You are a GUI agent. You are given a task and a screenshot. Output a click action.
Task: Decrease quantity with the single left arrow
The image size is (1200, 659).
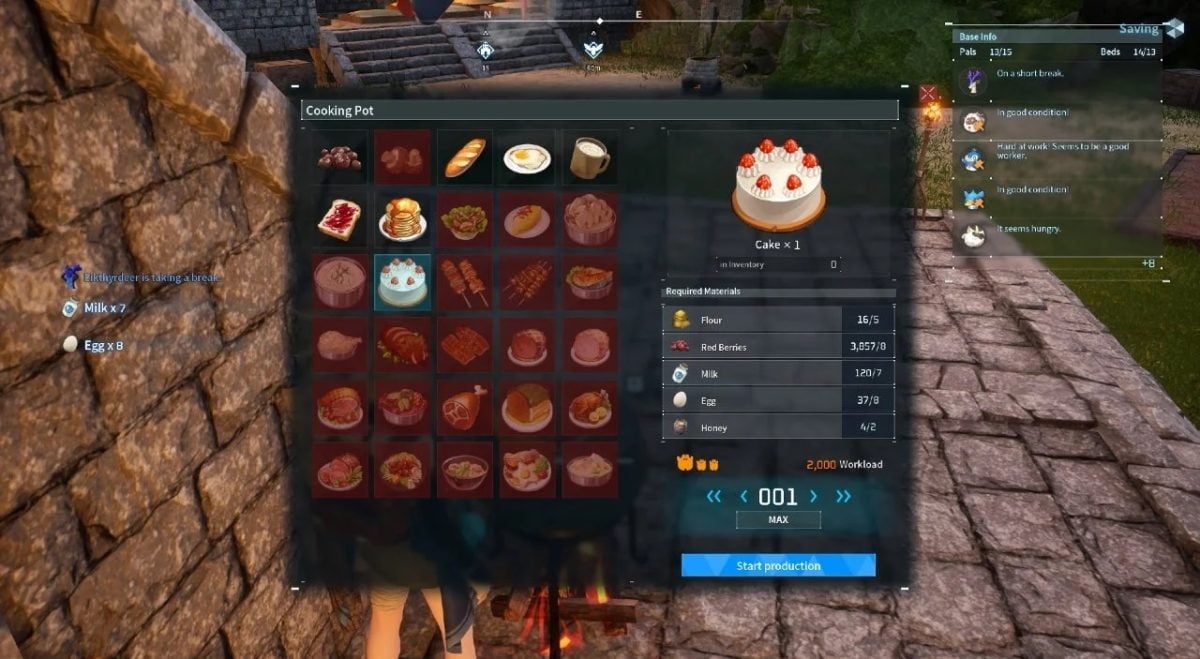coord(743,496)
